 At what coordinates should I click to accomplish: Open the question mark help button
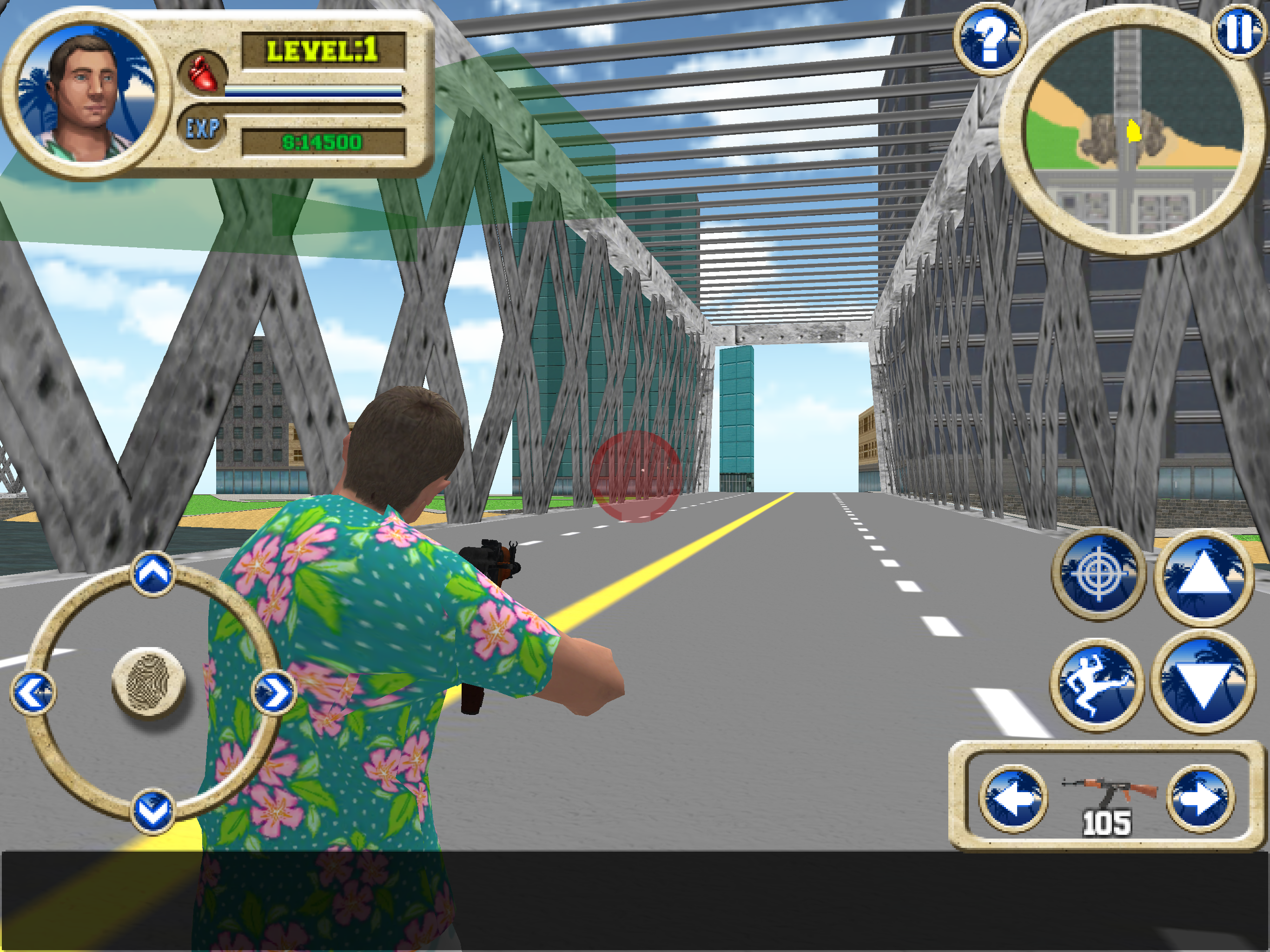(989, 39)
